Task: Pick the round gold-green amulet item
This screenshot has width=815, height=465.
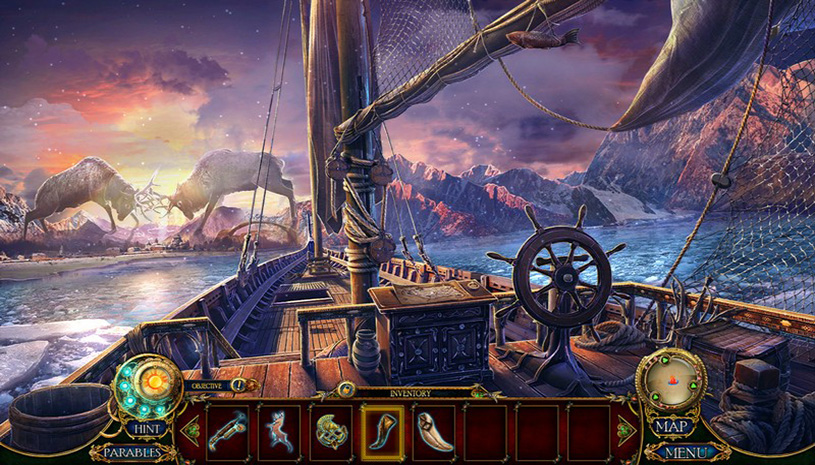Action: (331, 431)
